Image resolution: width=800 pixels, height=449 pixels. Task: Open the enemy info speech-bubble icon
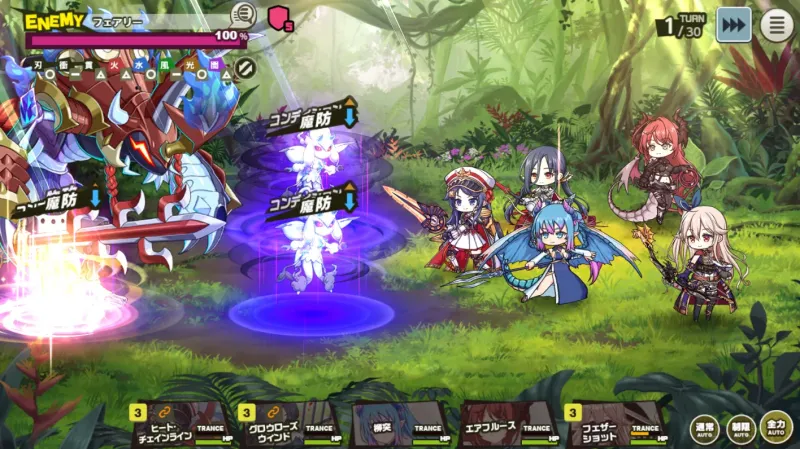click(243, 15)
